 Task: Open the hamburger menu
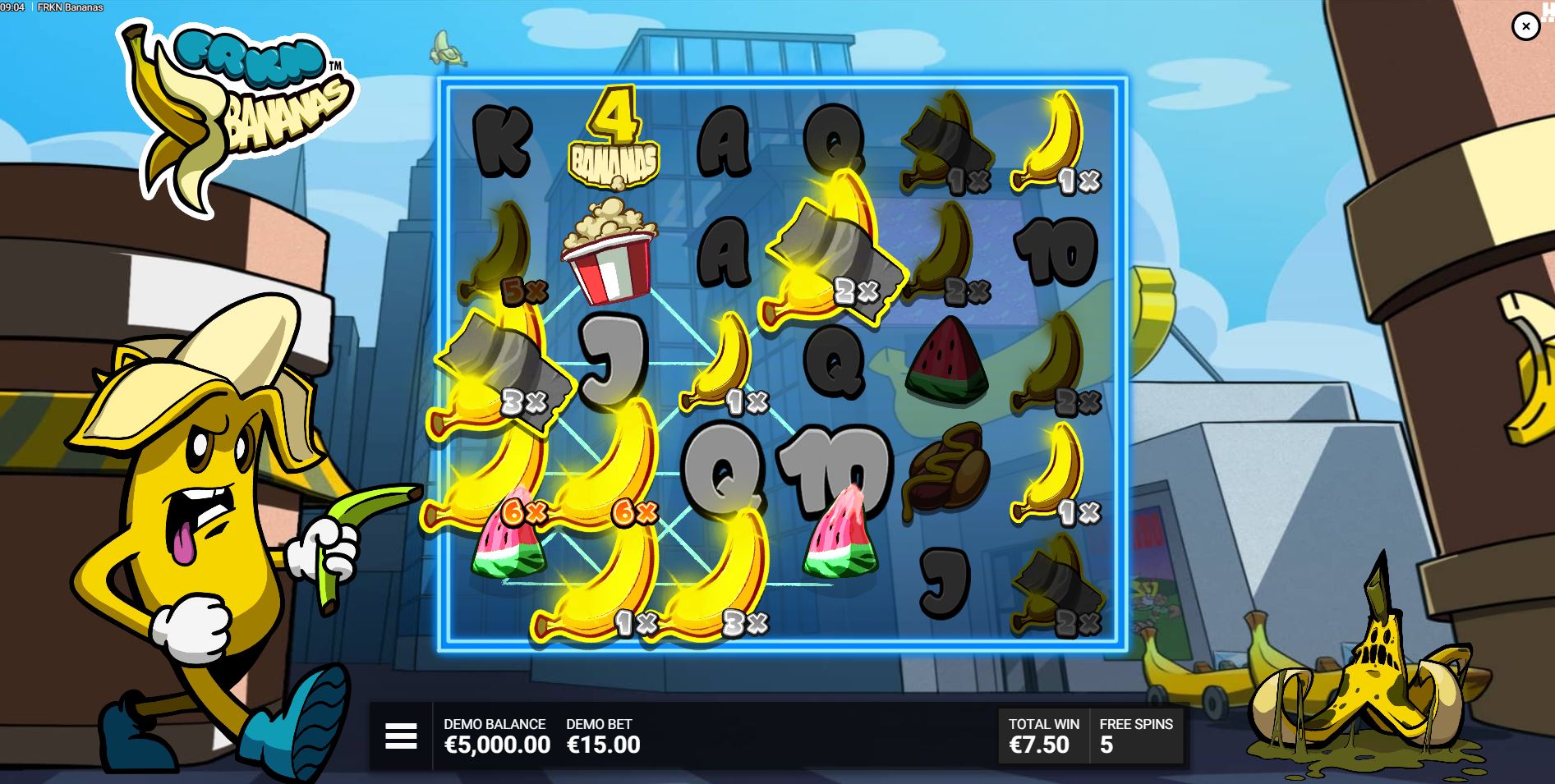click(x=400, y=736)
